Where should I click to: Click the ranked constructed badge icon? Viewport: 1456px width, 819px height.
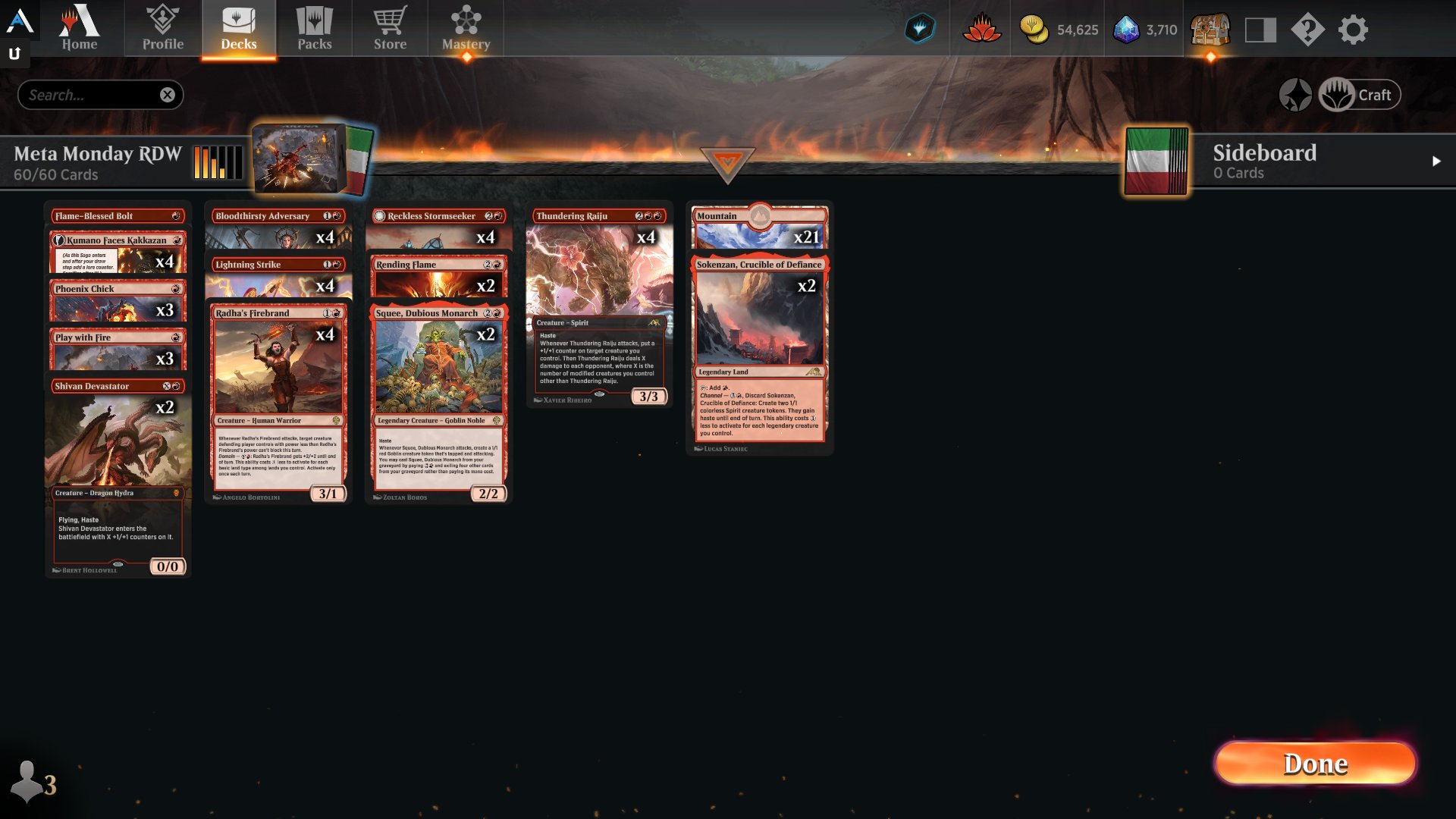coord(920,28)
